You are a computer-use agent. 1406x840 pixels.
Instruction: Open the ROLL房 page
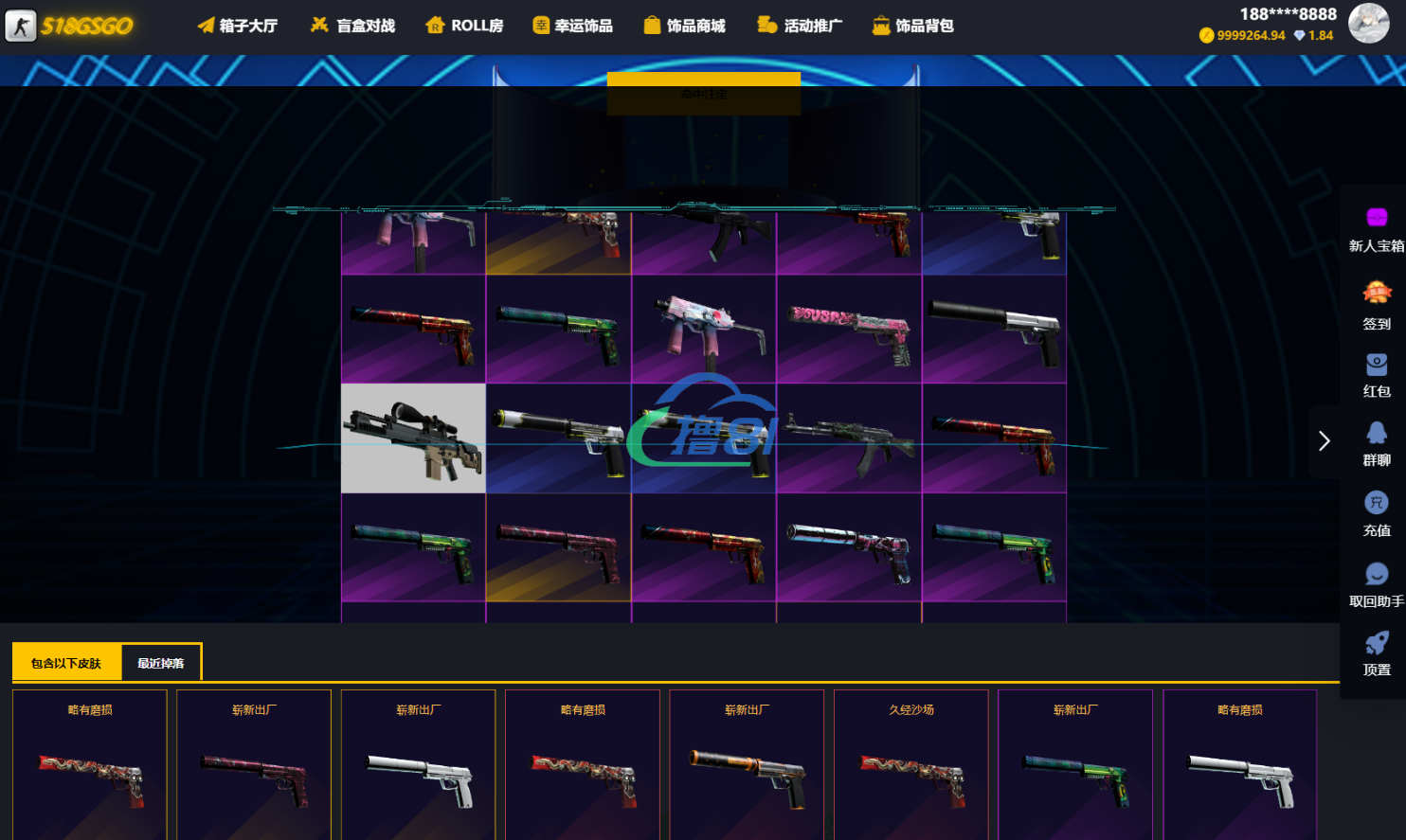click(464, 26)
